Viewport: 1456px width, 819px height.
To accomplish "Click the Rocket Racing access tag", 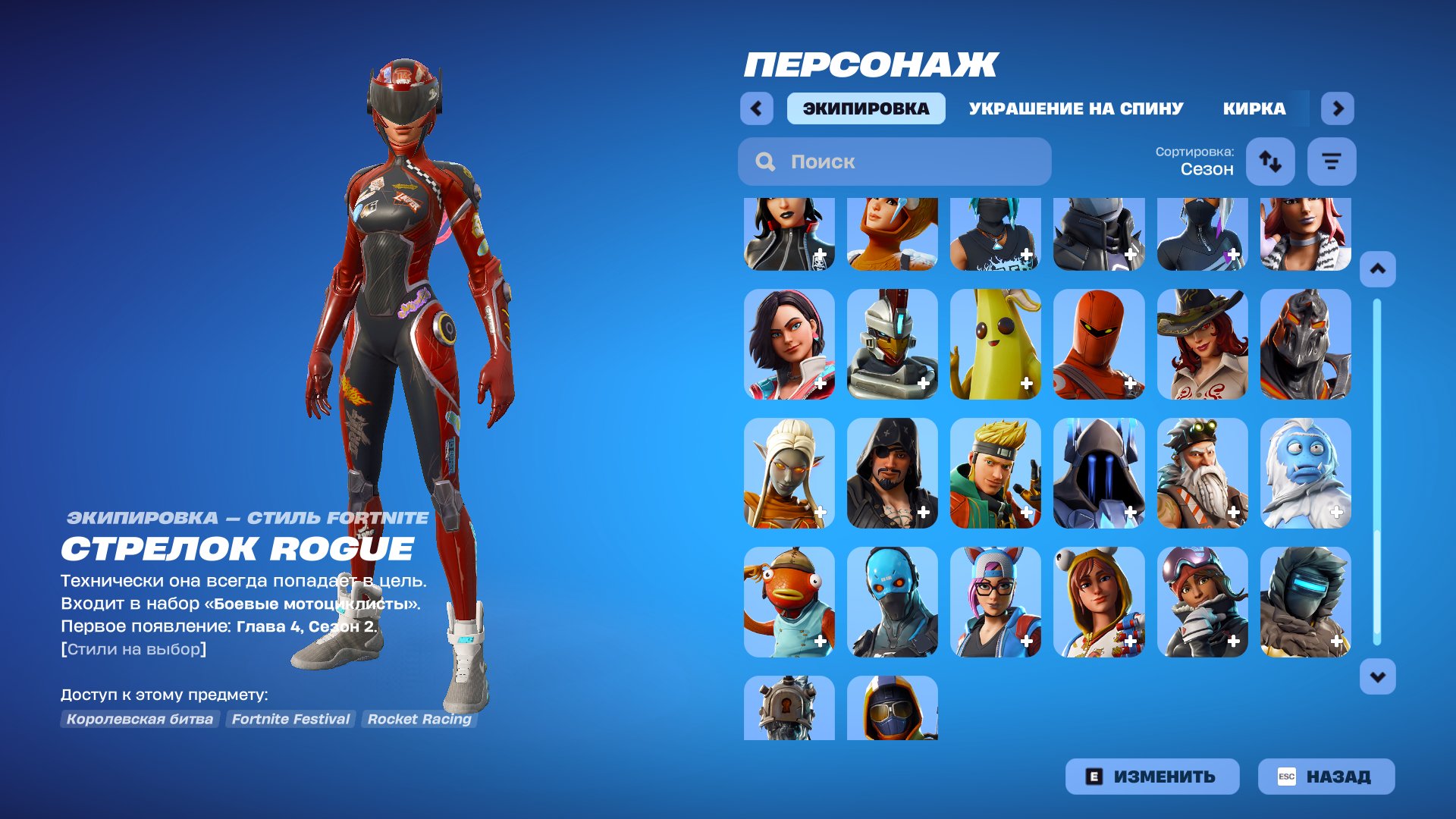I will pos(419,720).
